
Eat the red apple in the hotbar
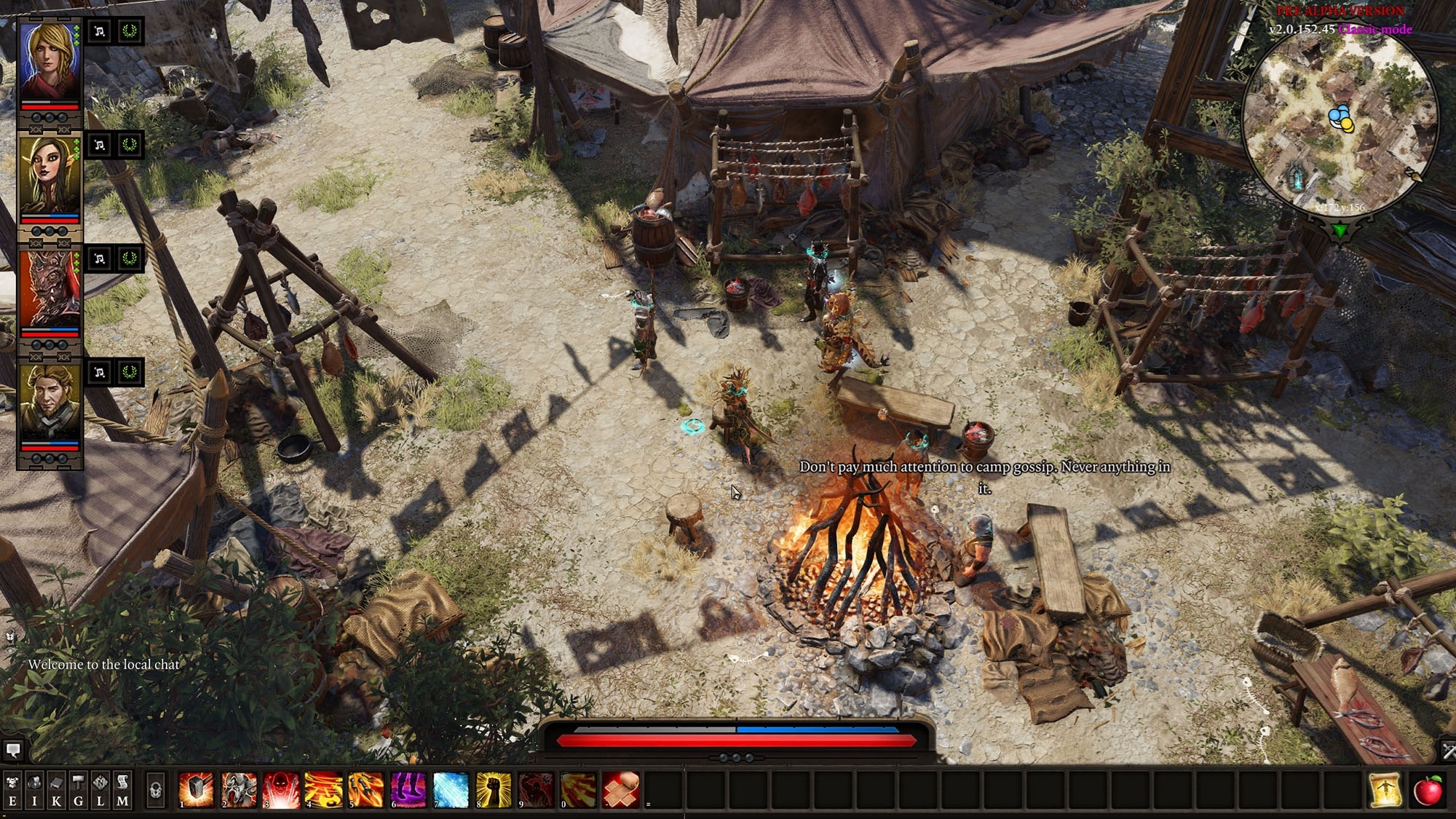(x=1428, y=790)
